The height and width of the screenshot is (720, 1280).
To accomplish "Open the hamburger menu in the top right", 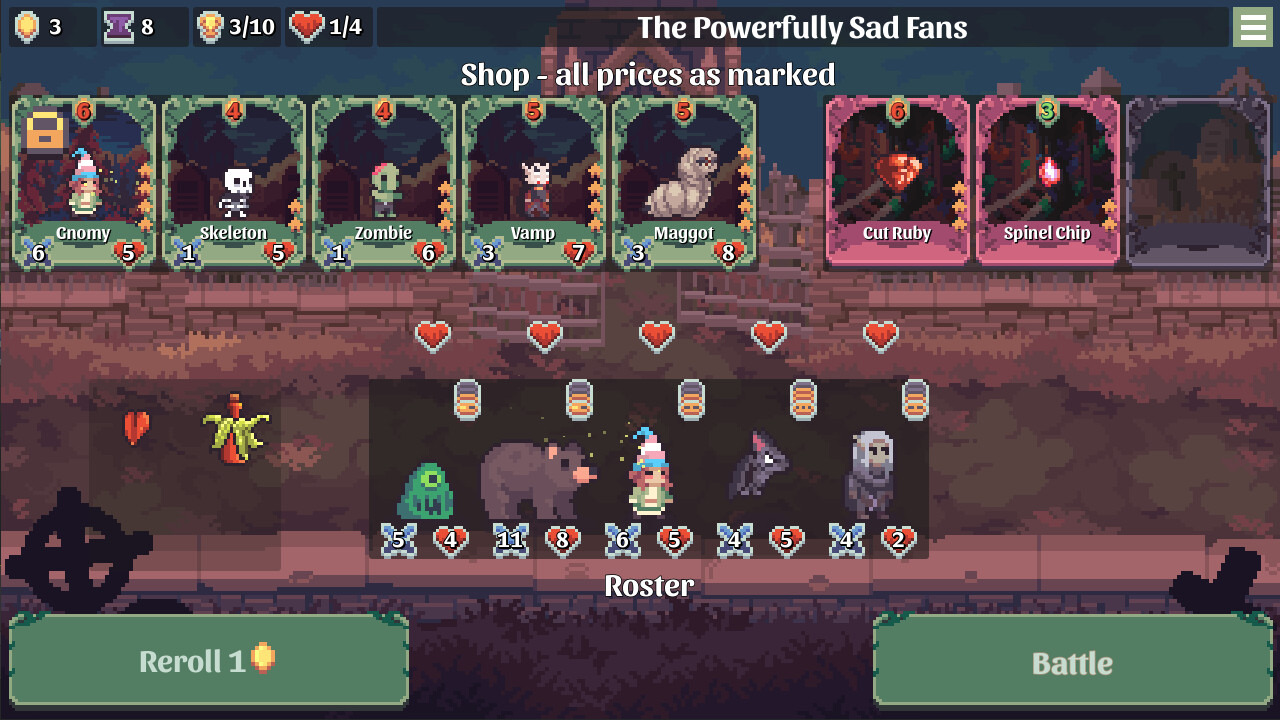I will pos(1253,27).
